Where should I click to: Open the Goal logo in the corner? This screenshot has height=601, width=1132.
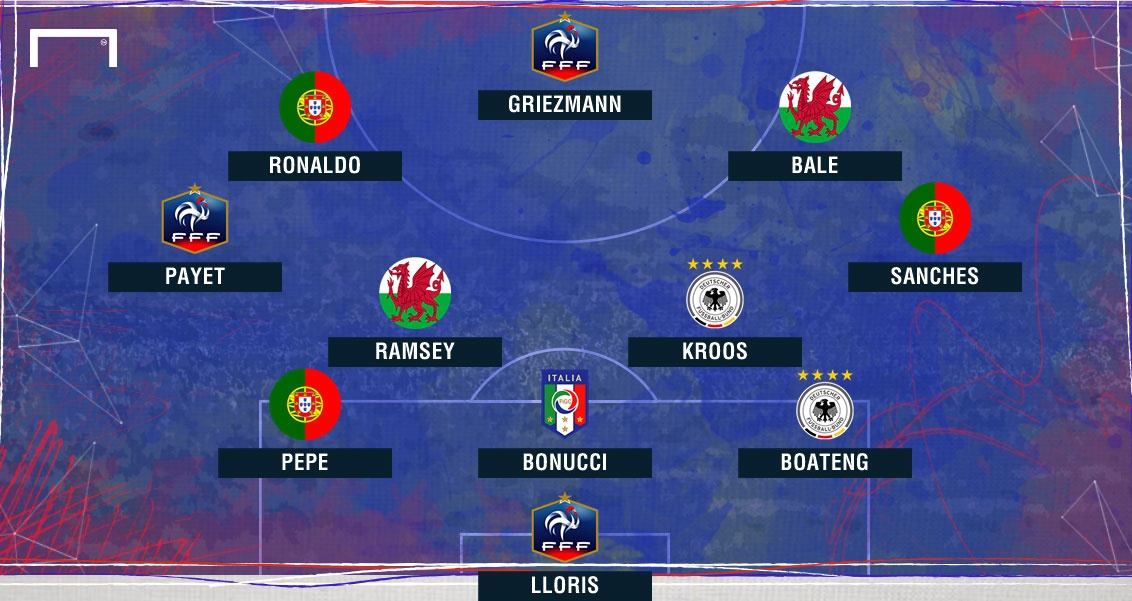tap(74, 49)
